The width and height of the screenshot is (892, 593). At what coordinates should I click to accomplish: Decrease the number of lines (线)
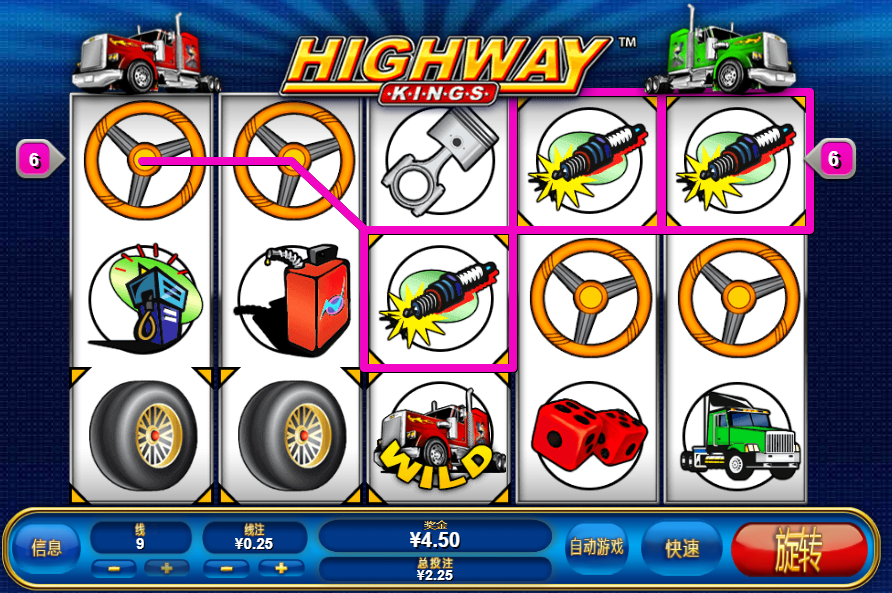click(115, 568)
